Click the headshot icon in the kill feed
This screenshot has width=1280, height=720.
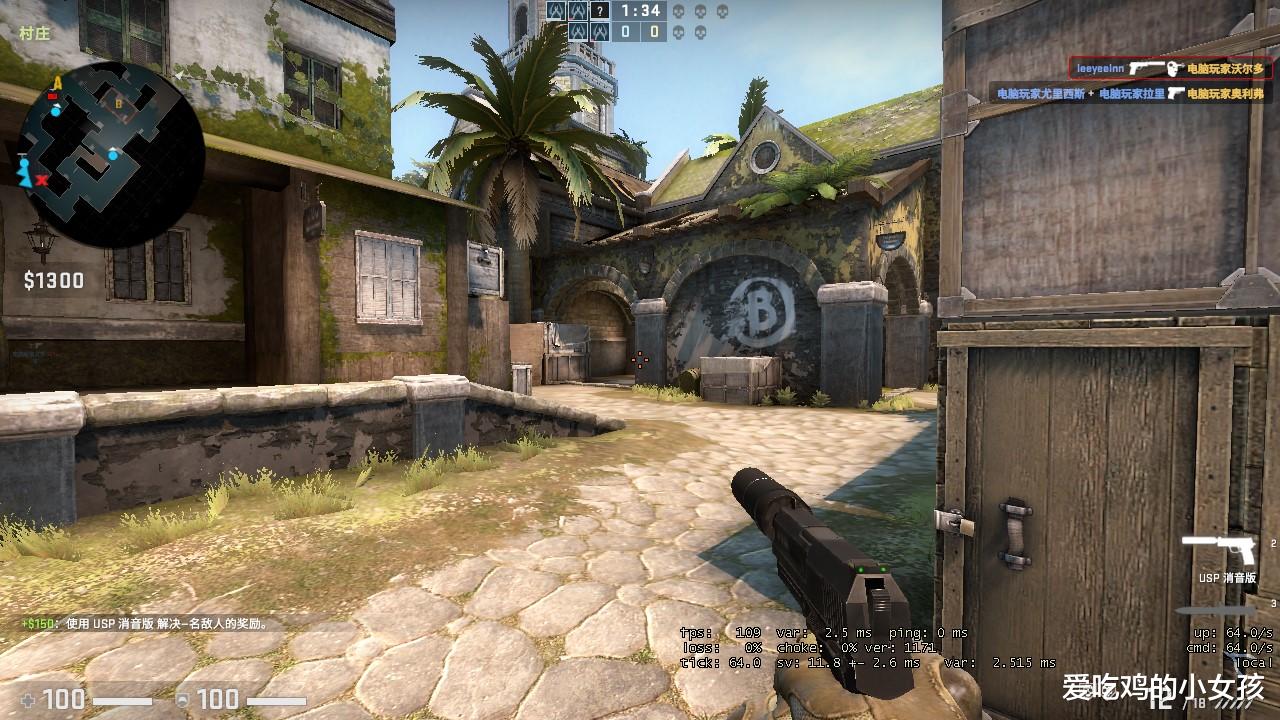[x=1173, y=69]
